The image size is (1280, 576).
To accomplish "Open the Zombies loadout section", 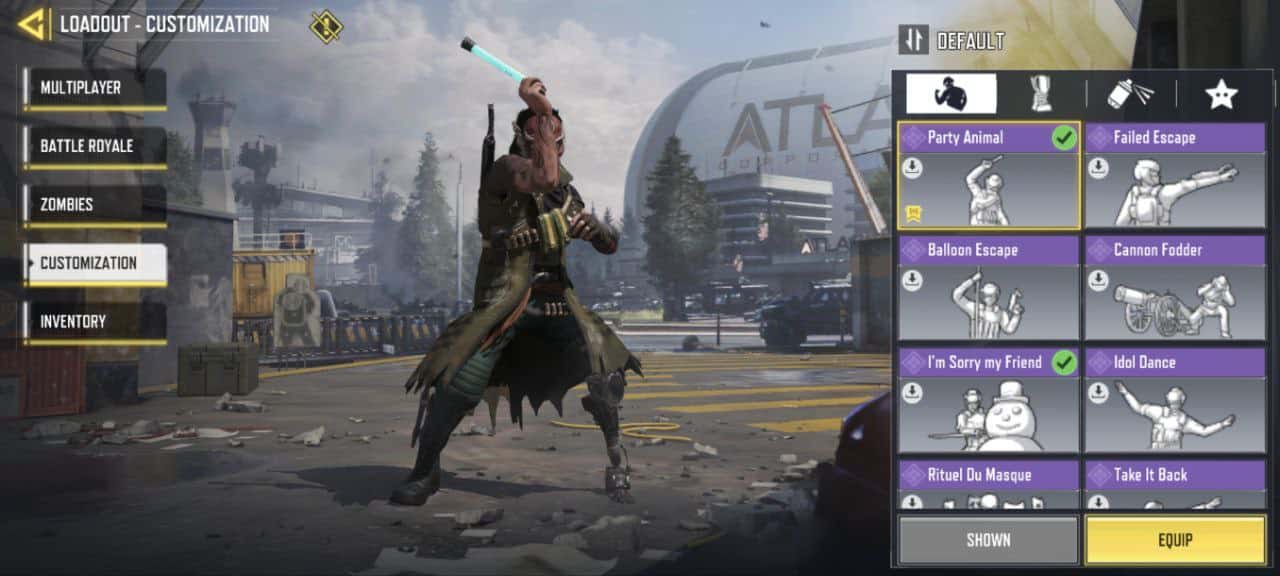I will point(96,205).
